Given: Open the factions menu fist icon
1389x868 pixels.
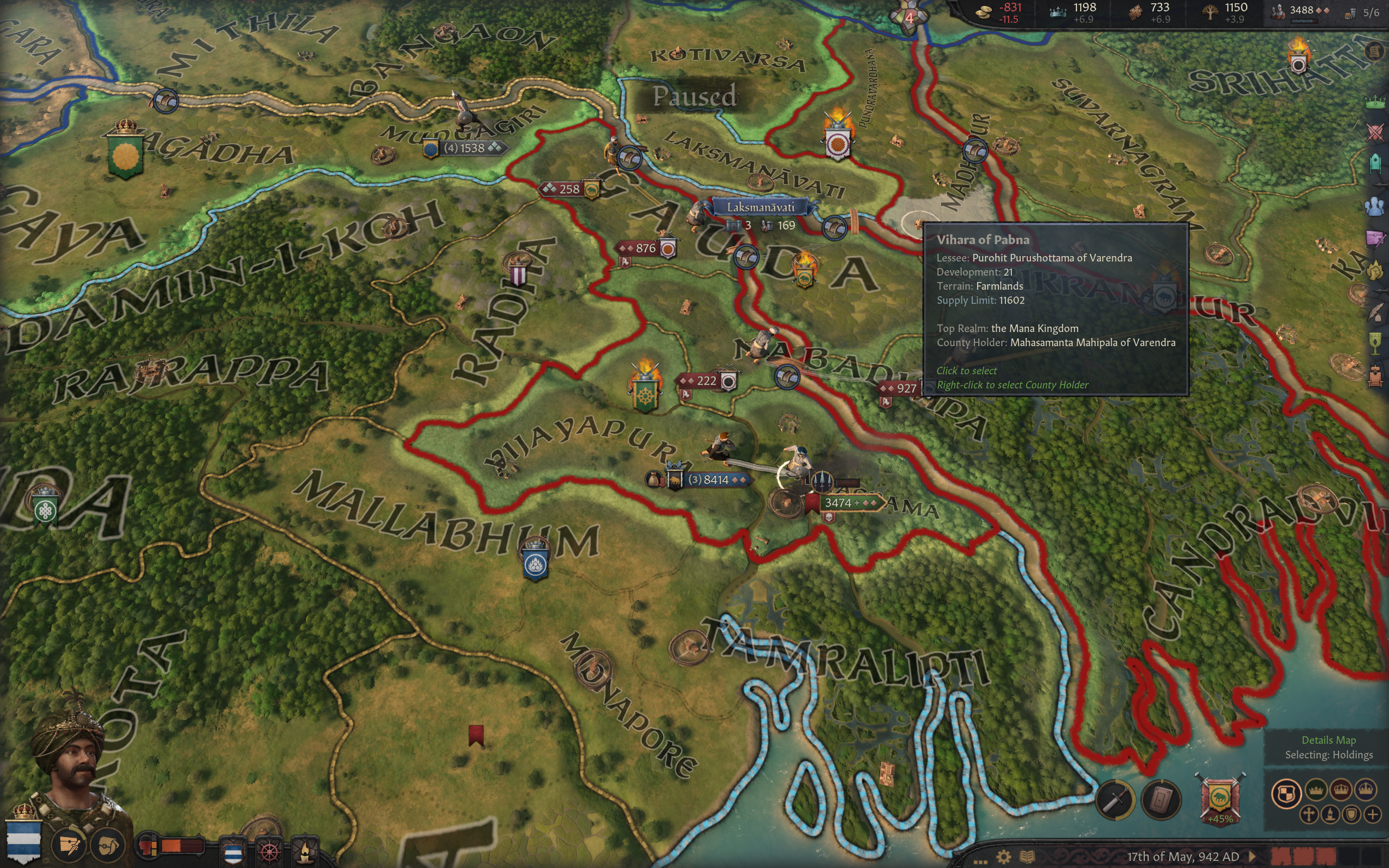Looking at the screenshot, I should [x=1376, y=270].
